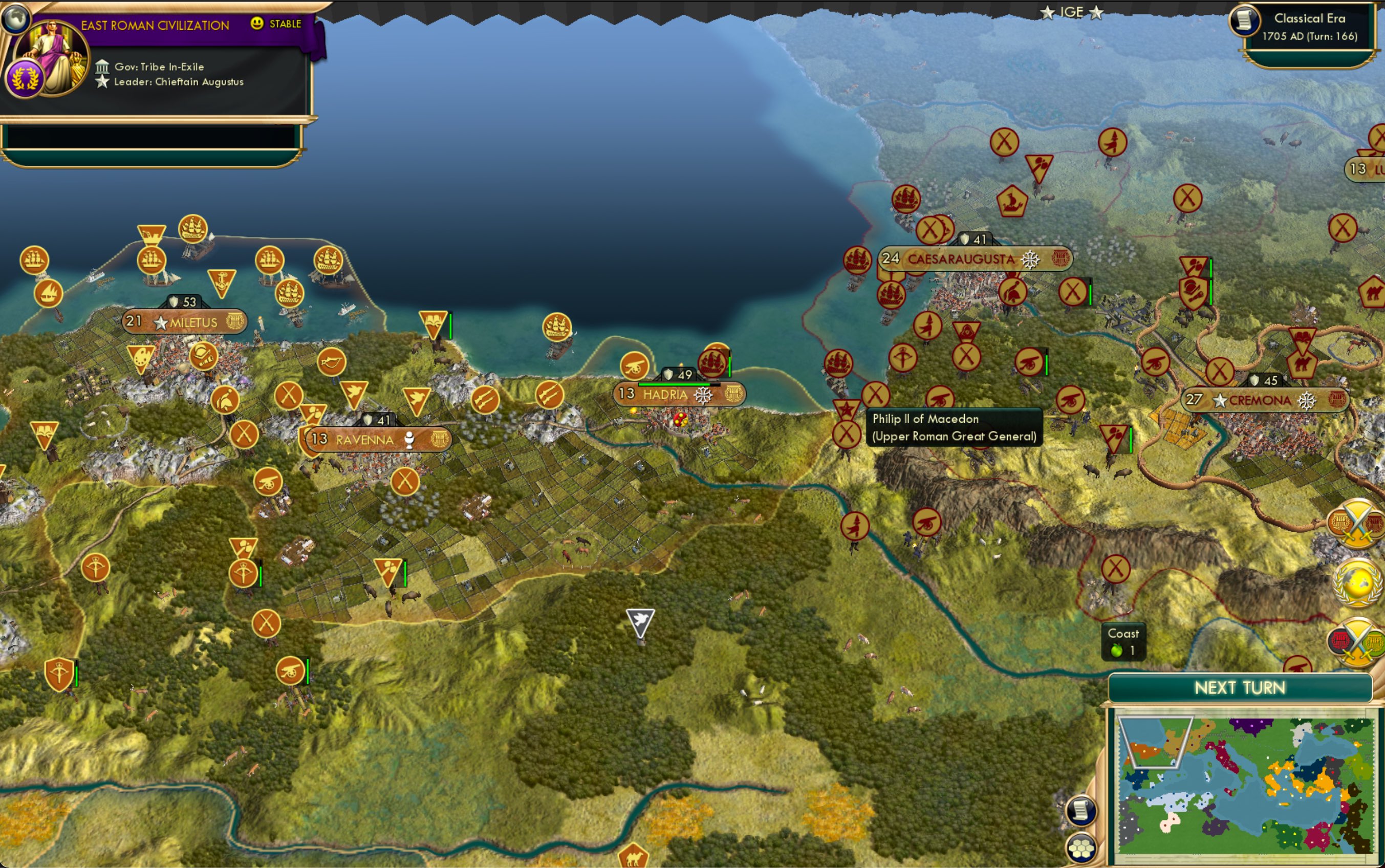Open the IGE editor from the top bar

click(1071, 11)
